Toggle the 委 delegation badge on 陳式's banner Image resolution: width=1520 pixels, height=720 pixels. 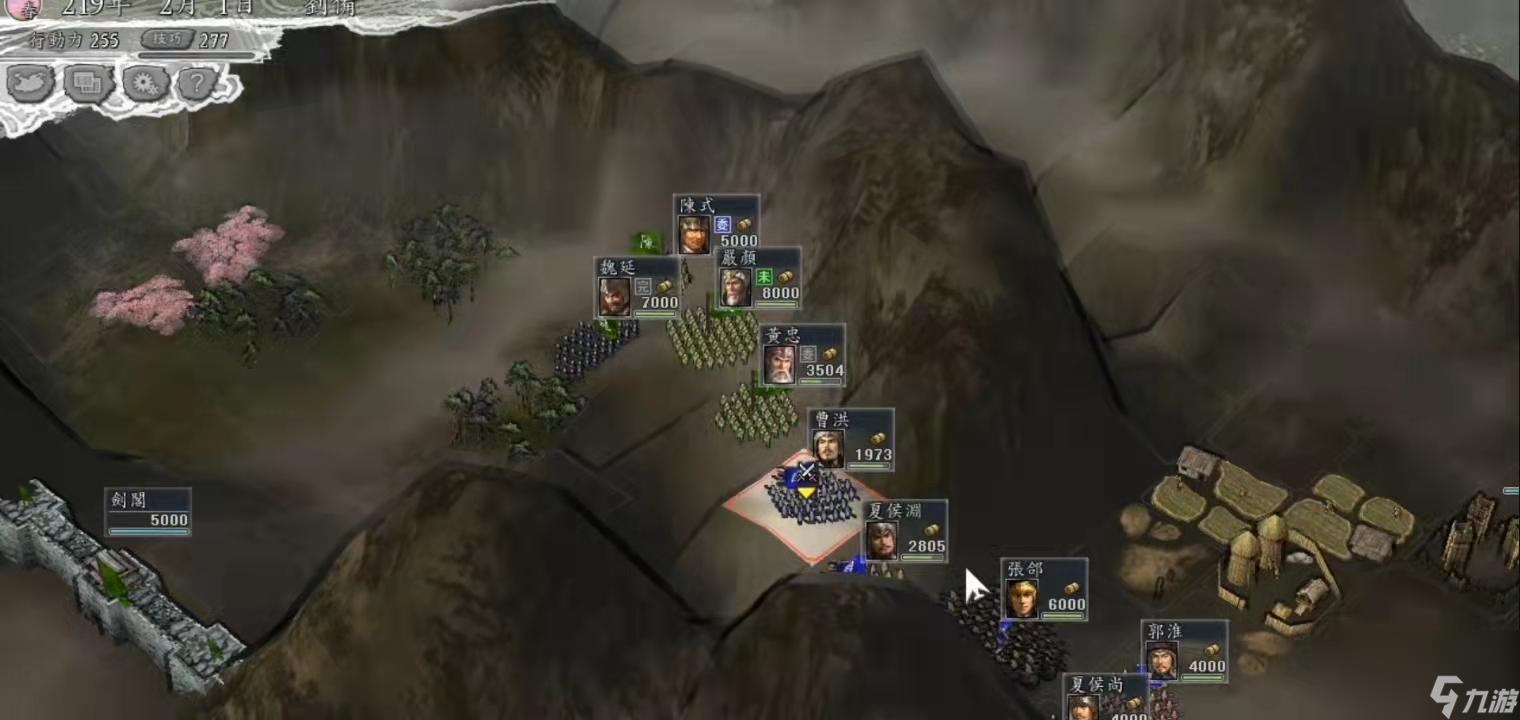click(x=724, y=225)
